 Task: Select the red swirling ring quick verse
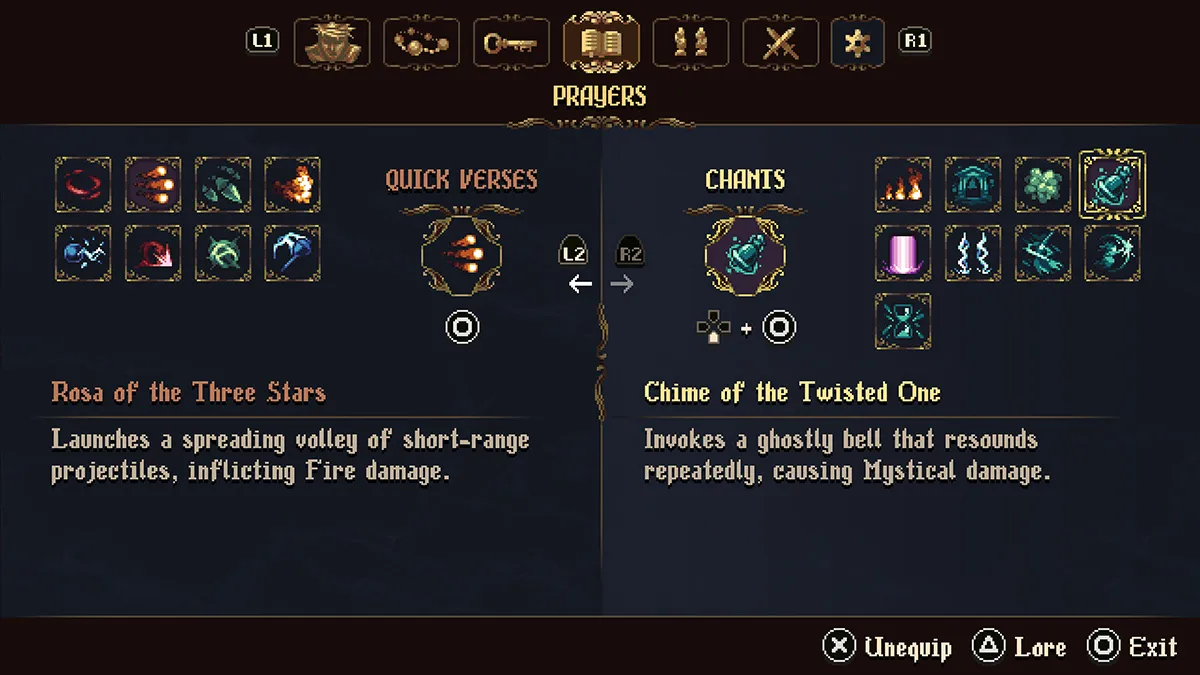coord(83,185)
